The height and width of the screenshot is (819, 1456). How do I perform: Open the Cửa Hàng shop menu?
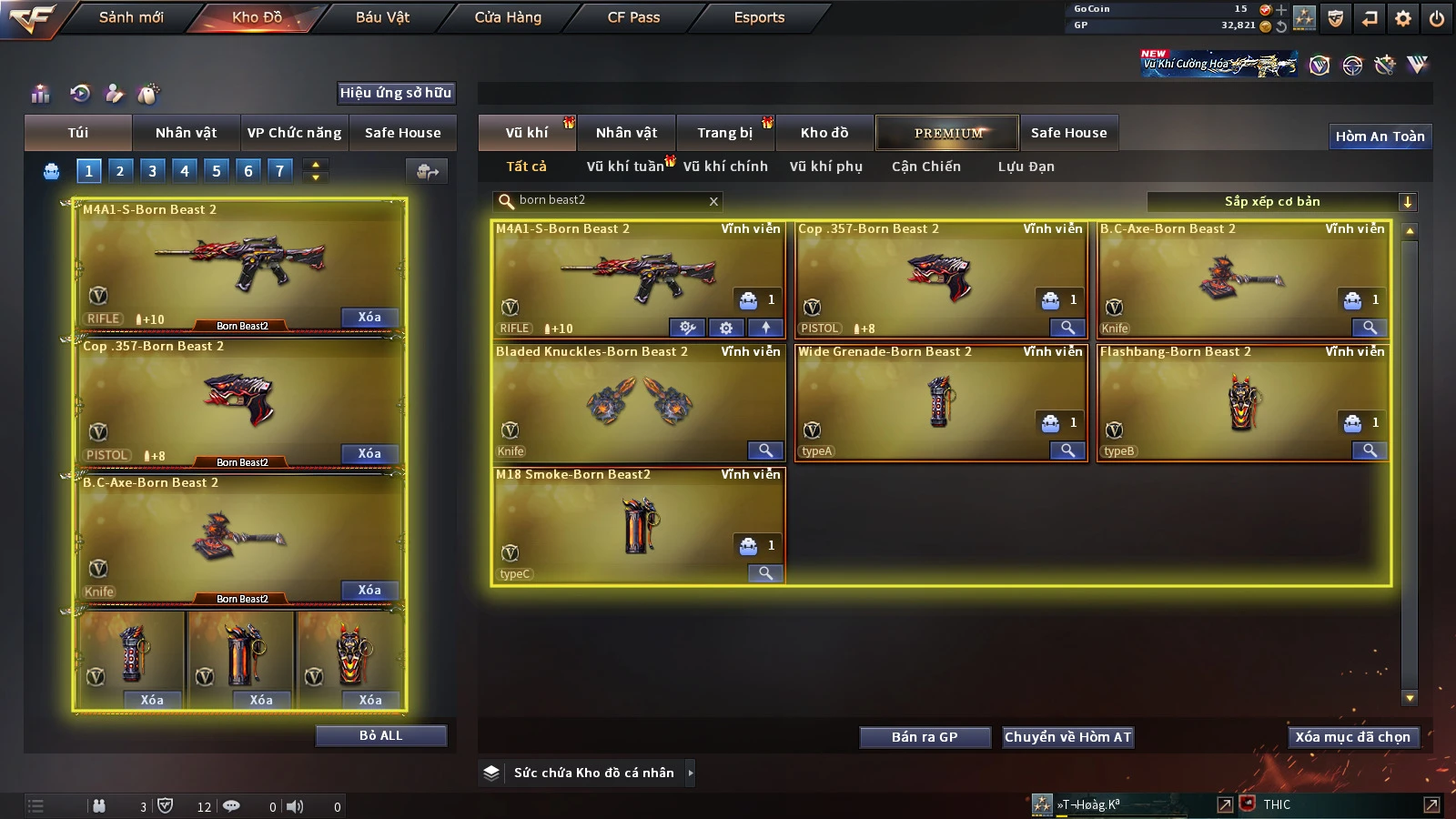pyautogui.click(x=508, y=17)
